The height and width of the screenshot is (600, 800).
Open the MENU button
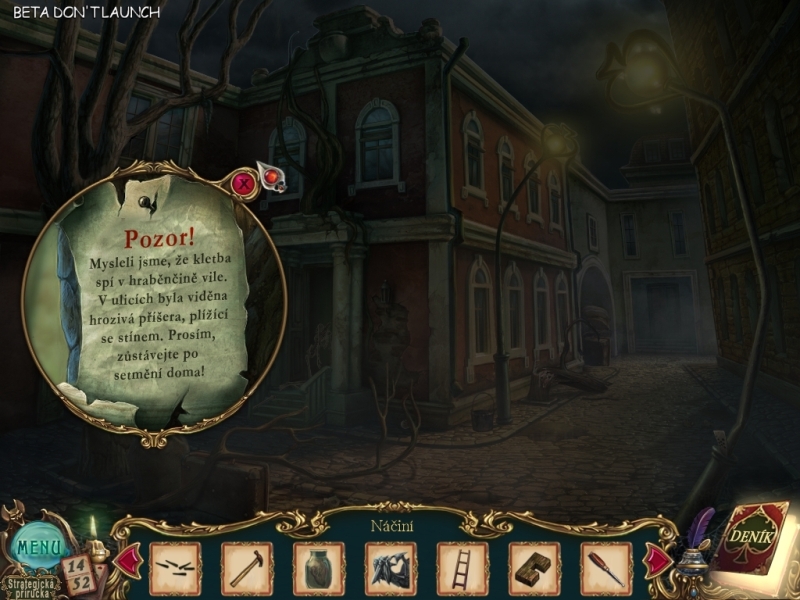click(x=40, y=548)
